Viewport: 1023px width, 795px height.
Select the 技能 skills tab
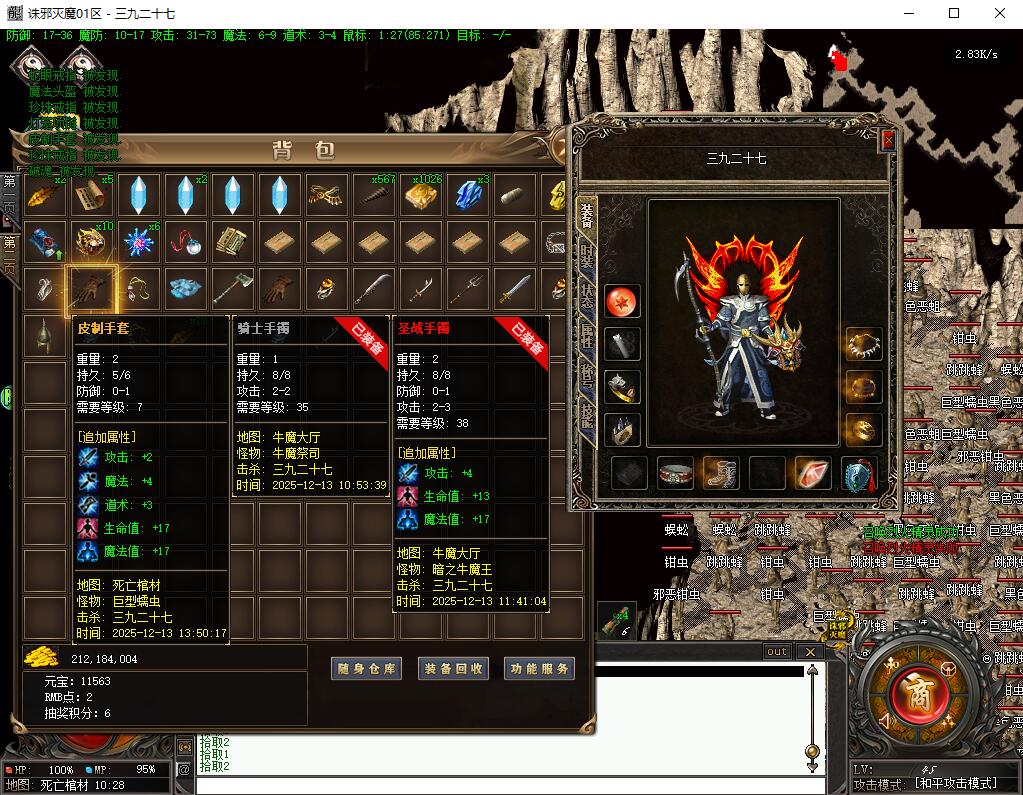coord(587,413)
